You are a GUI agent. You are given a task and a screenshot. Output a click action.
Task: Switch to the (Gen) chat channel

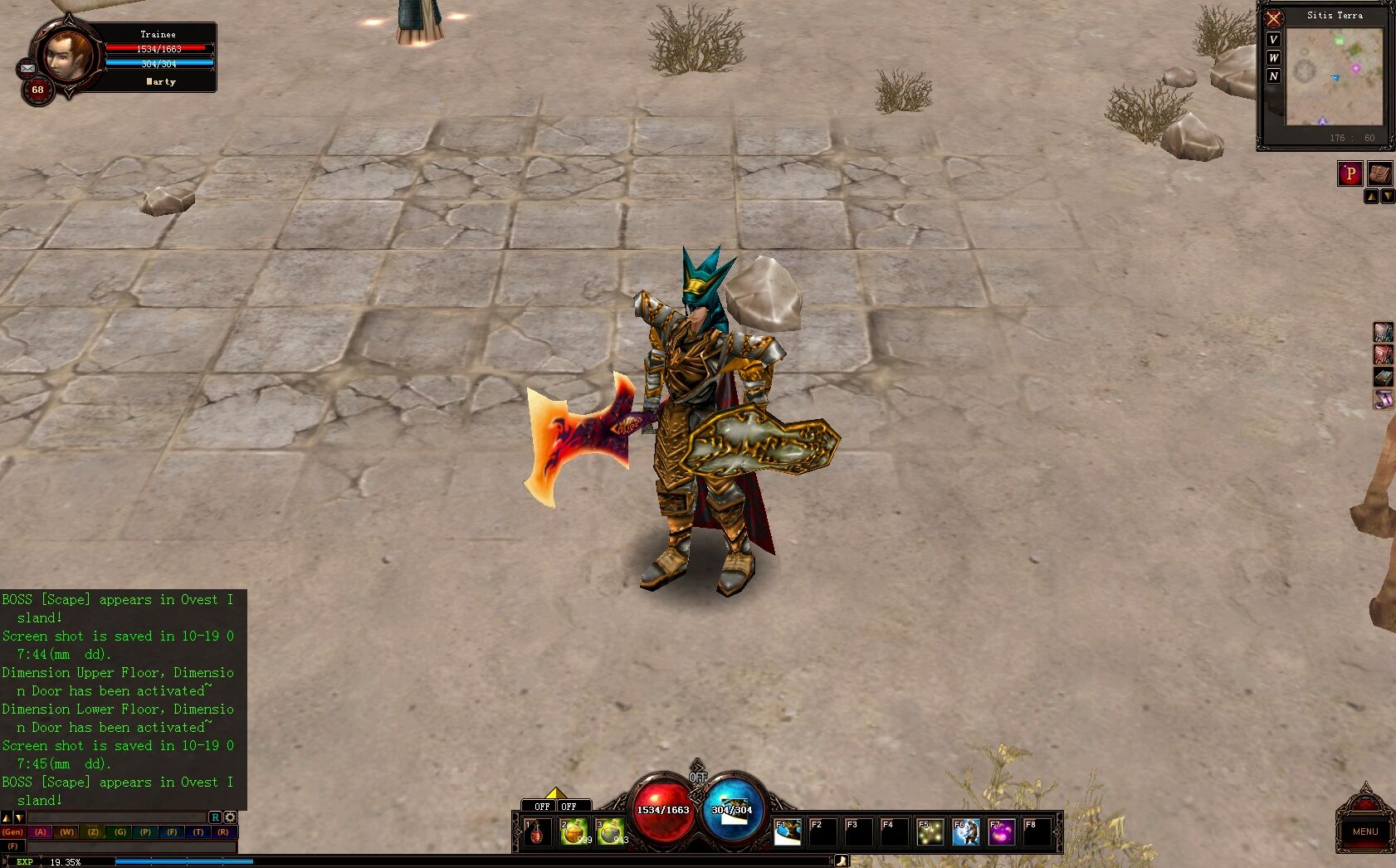12,832
